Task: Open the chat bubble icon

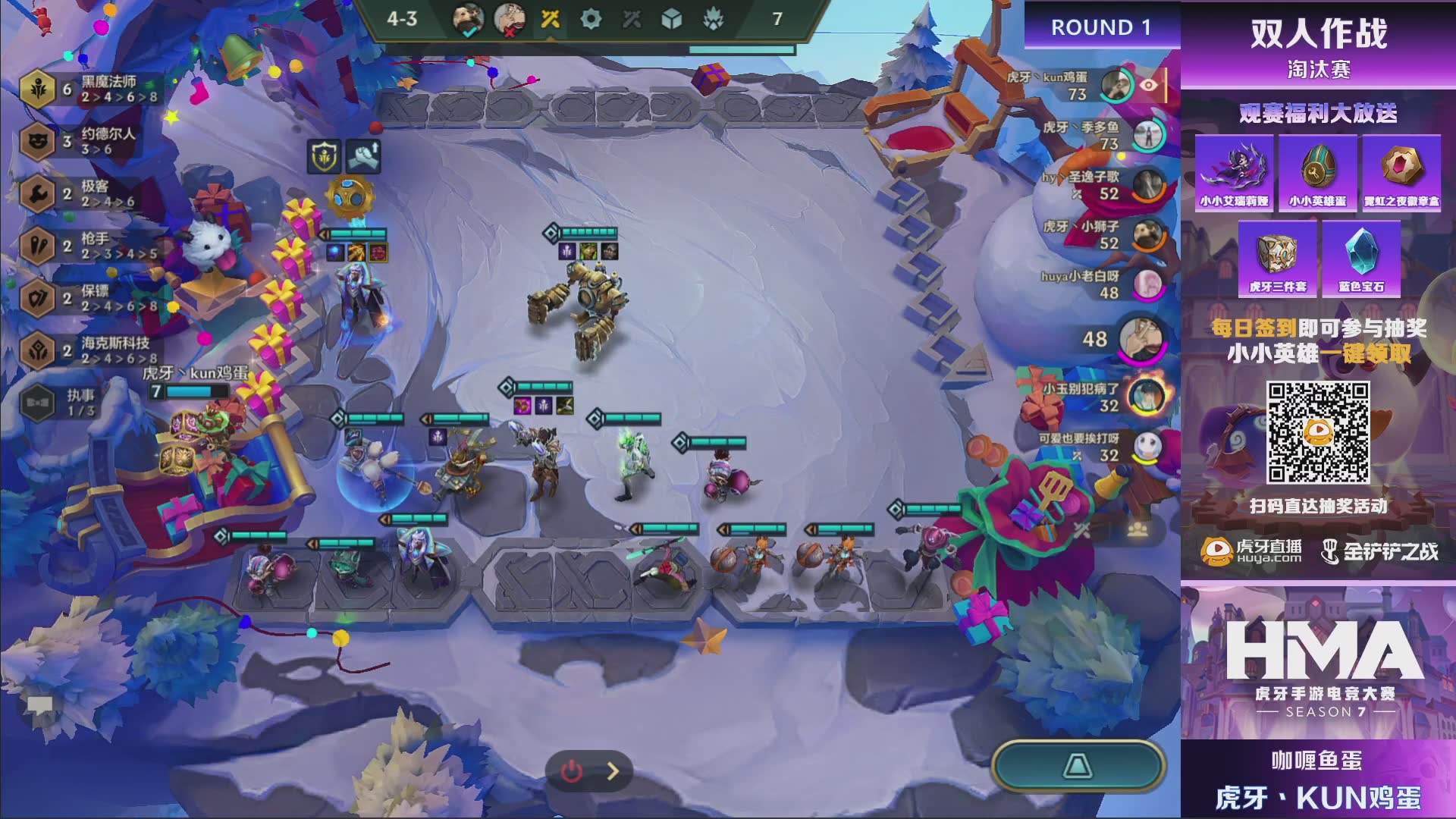Action: pos(39,707)
